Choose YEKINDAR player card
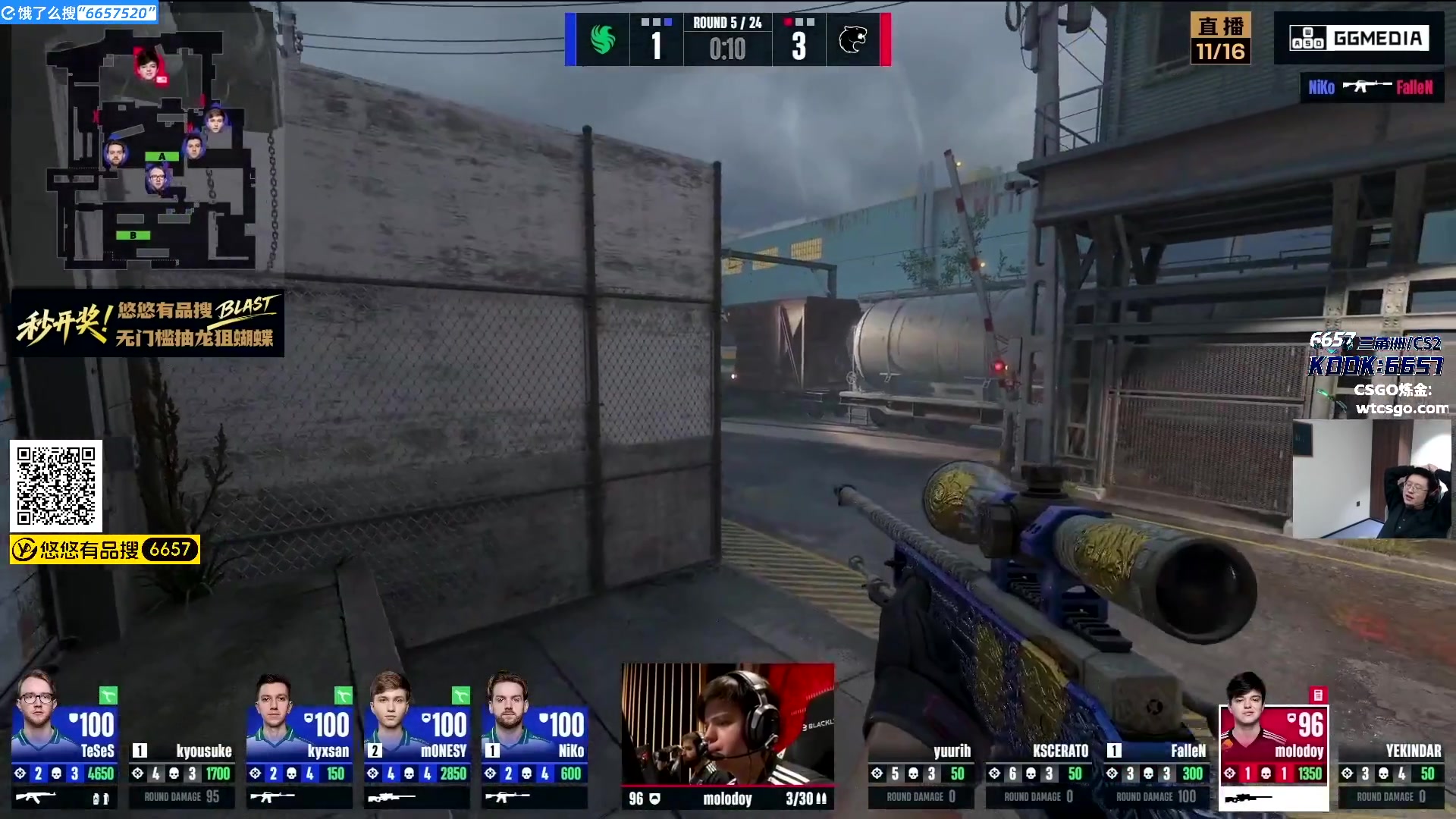The image size is (1456, 819). (1391, 772)
